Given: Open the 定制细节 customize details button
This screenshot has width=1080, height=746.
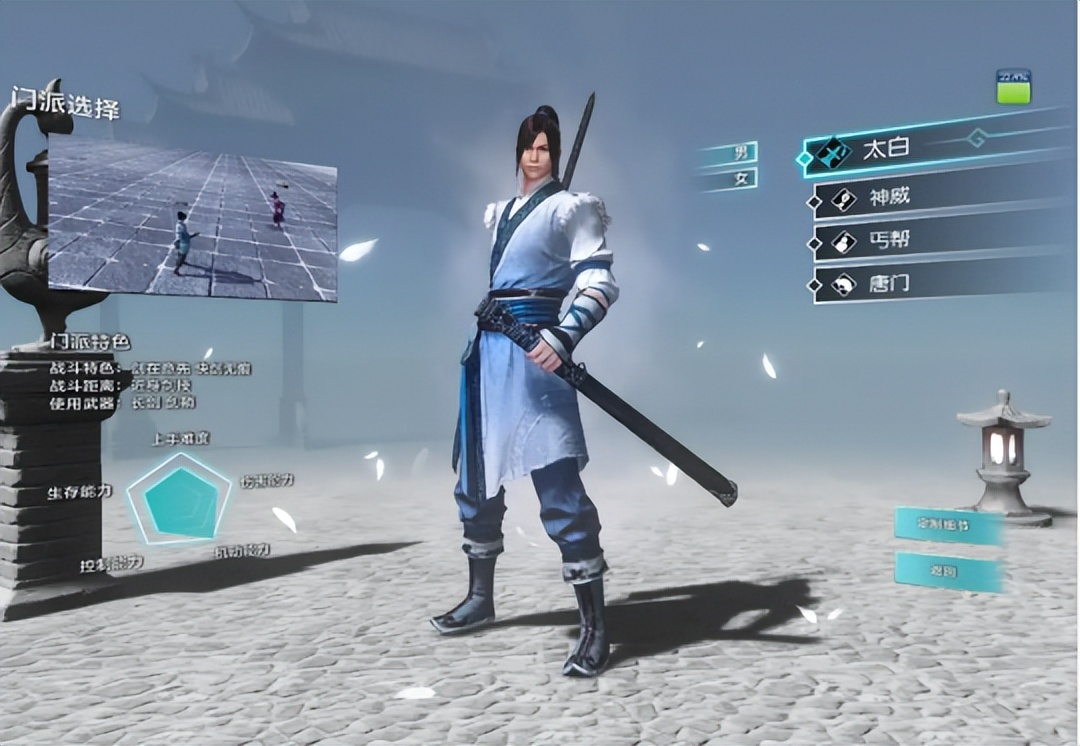Looking at the screenshot, I should pos(948,525).
